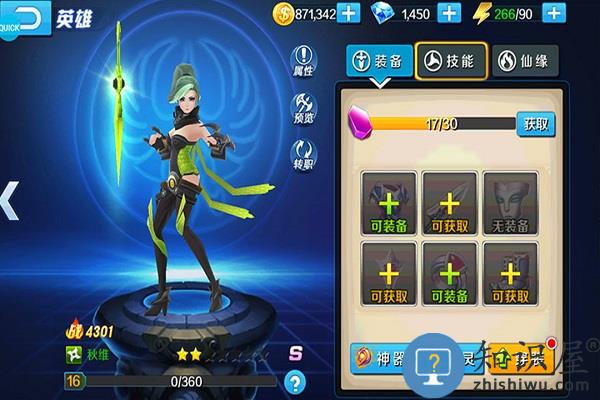600x400 pixels.
Task: Buy diamonds using the plus beside 1,450
Action: pos(450,13)
